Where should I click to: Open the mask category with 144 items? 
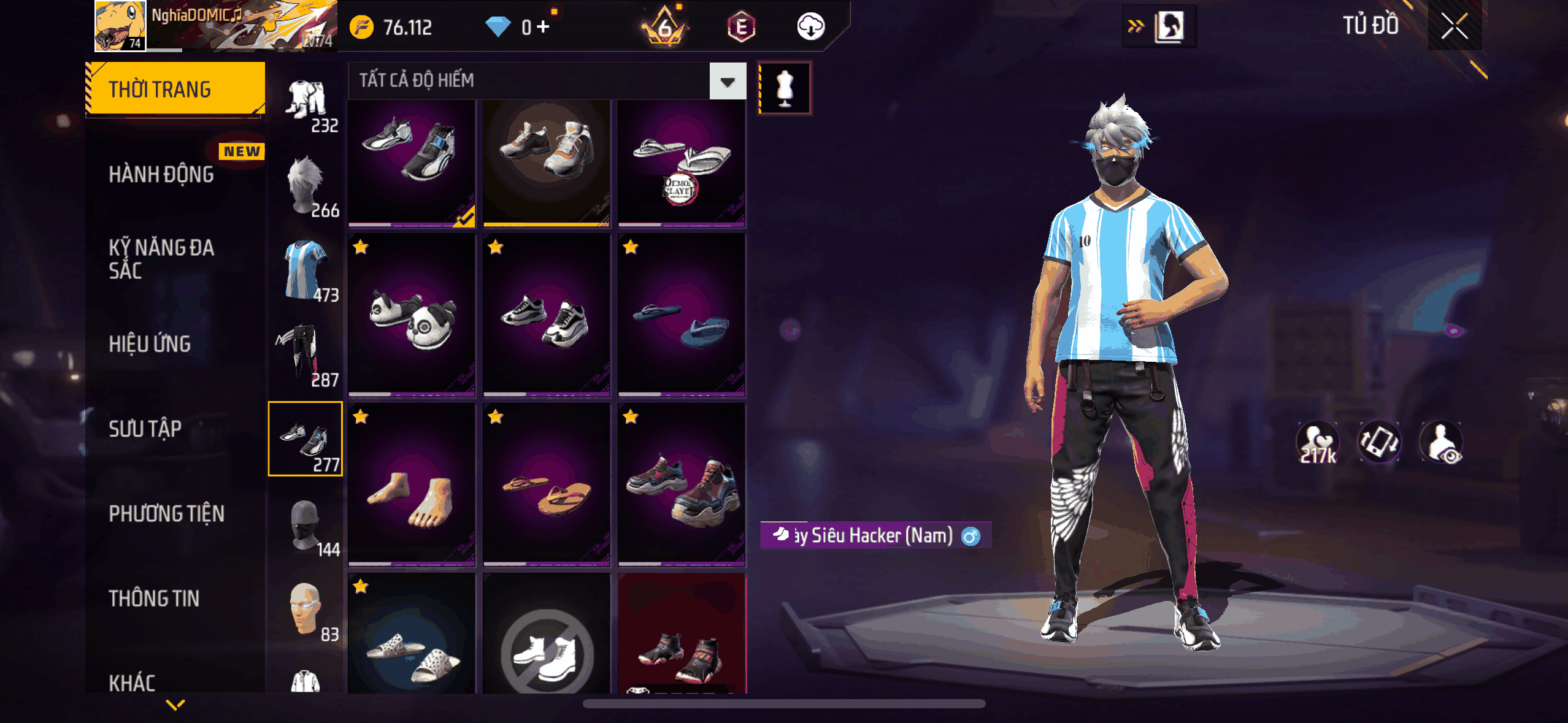(306, 526)
